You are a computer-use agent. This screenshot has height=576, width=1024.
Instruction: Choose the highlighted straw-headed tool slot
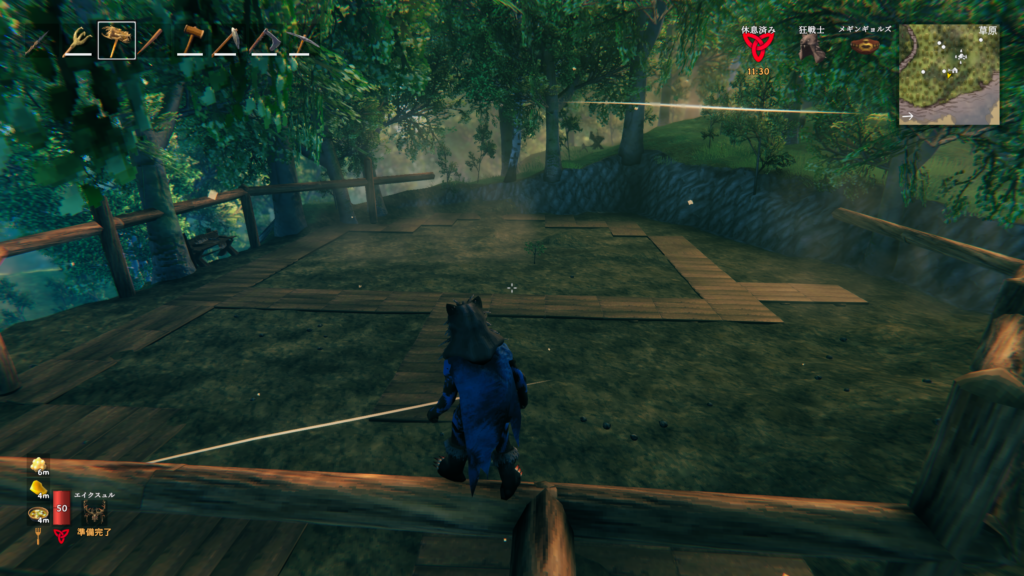pyautogui.click(x=116, y=41)
